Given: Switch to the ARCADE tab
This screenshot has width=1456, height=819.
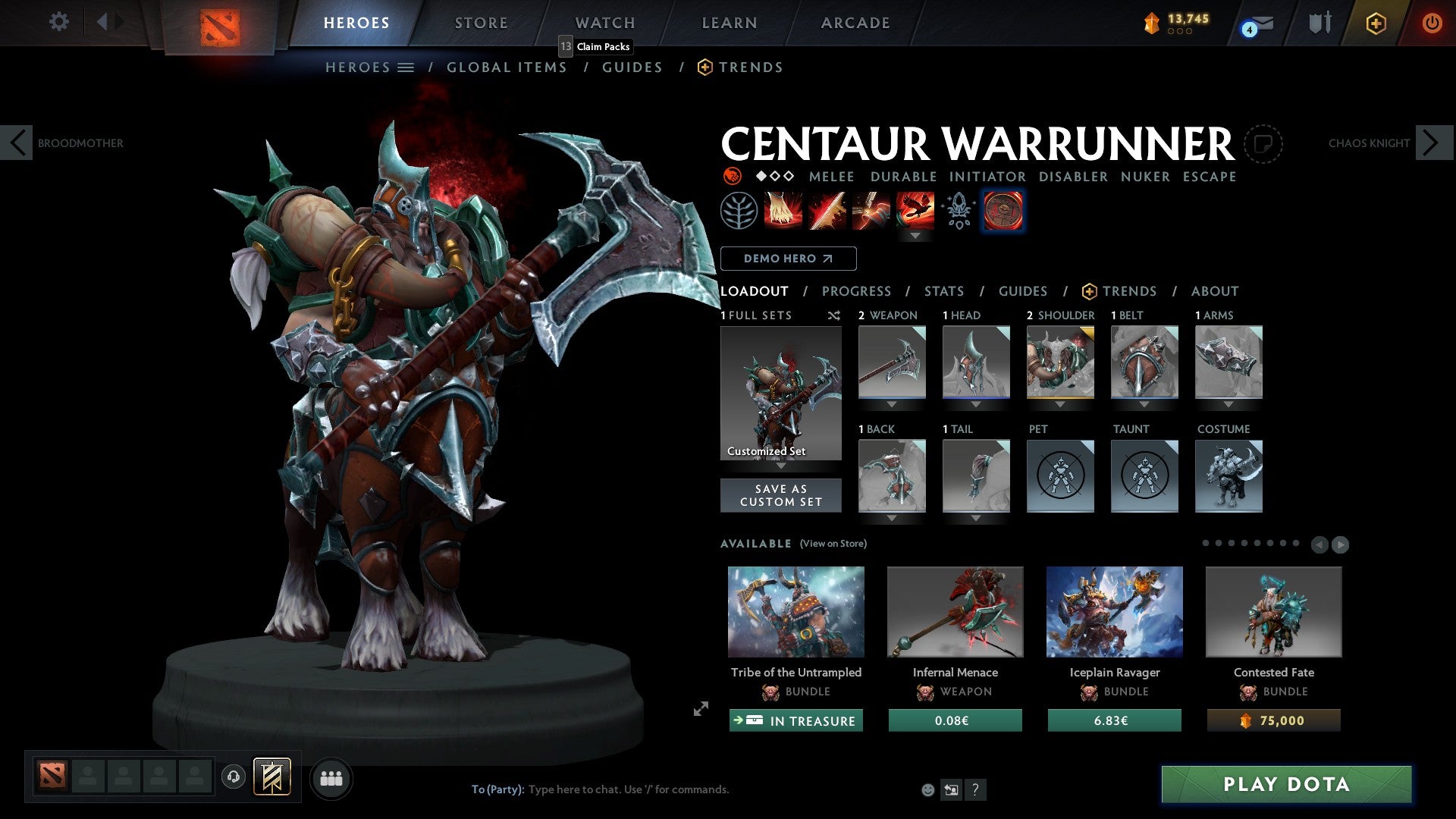Looking at the screenshot, I should click(855, 22).
